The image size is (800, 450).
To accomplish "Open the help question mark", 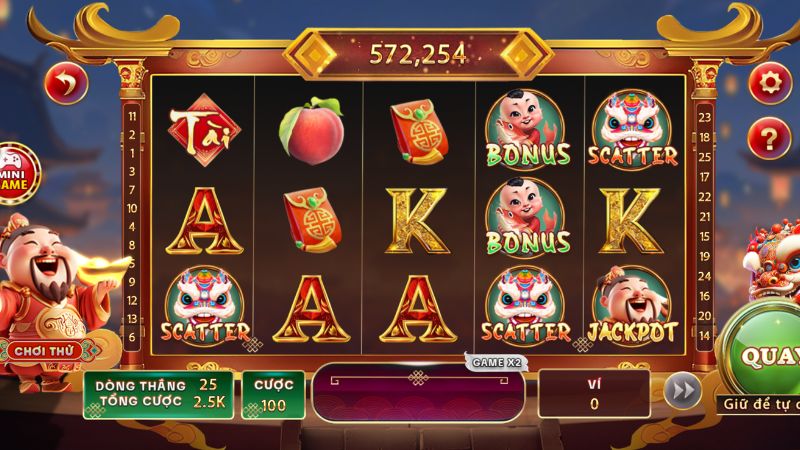I will pyautogui.click(x=769, y=133).
